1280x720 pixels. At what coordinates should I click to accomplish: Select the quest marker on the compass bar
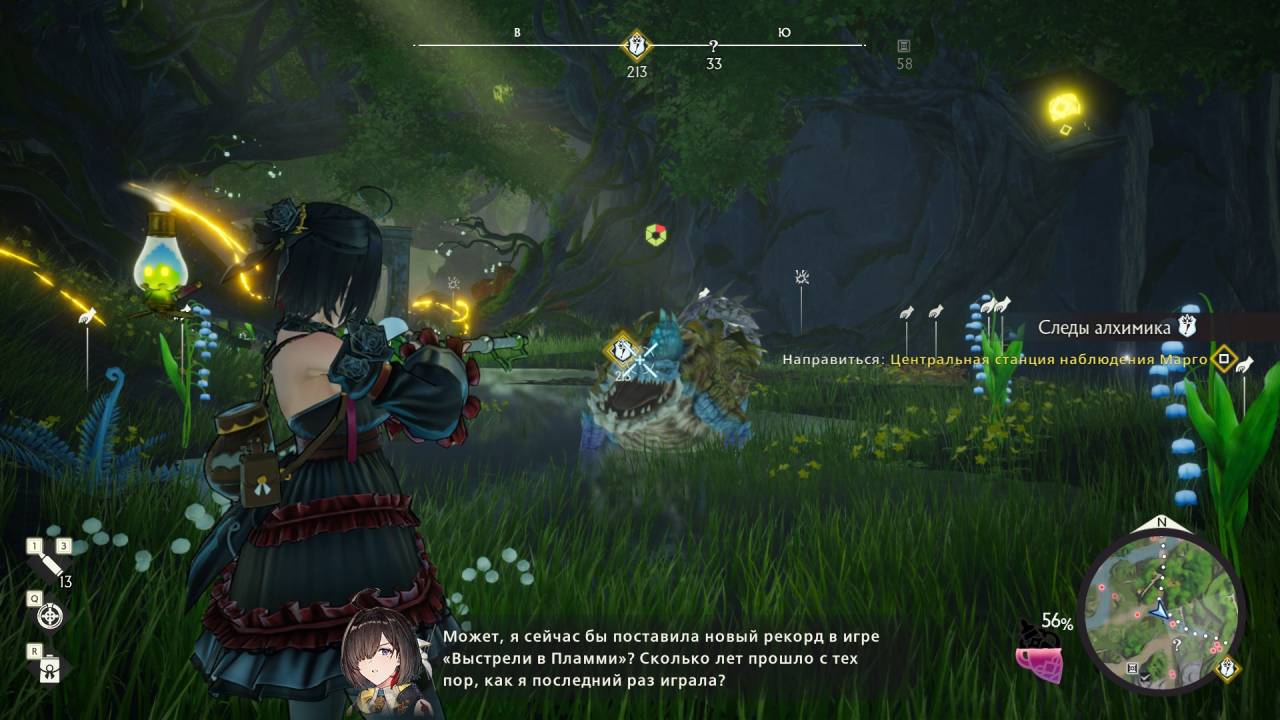(636, 45)
